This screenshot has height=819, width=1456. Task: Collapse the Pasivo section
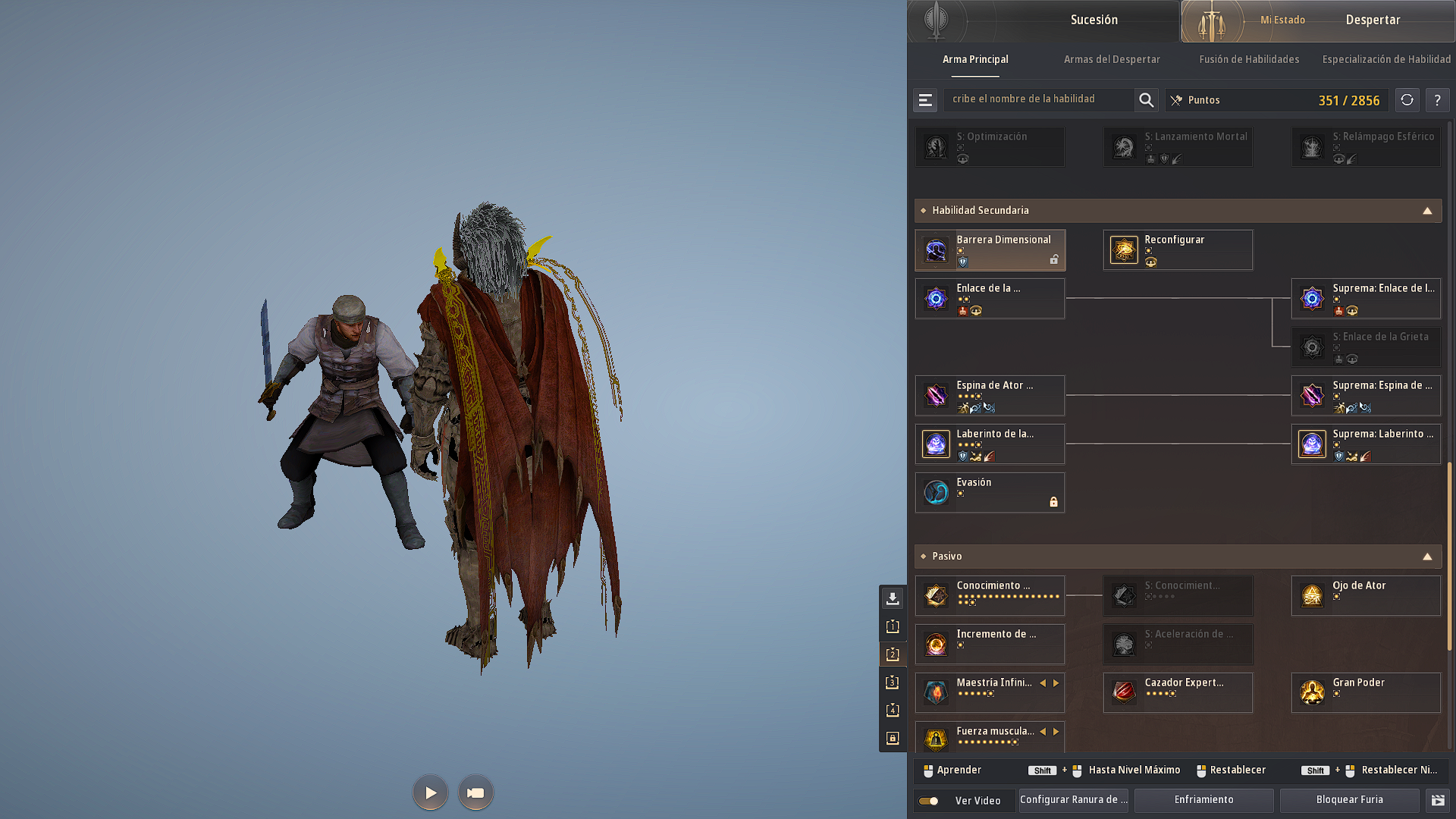[x=1429, y=556]
